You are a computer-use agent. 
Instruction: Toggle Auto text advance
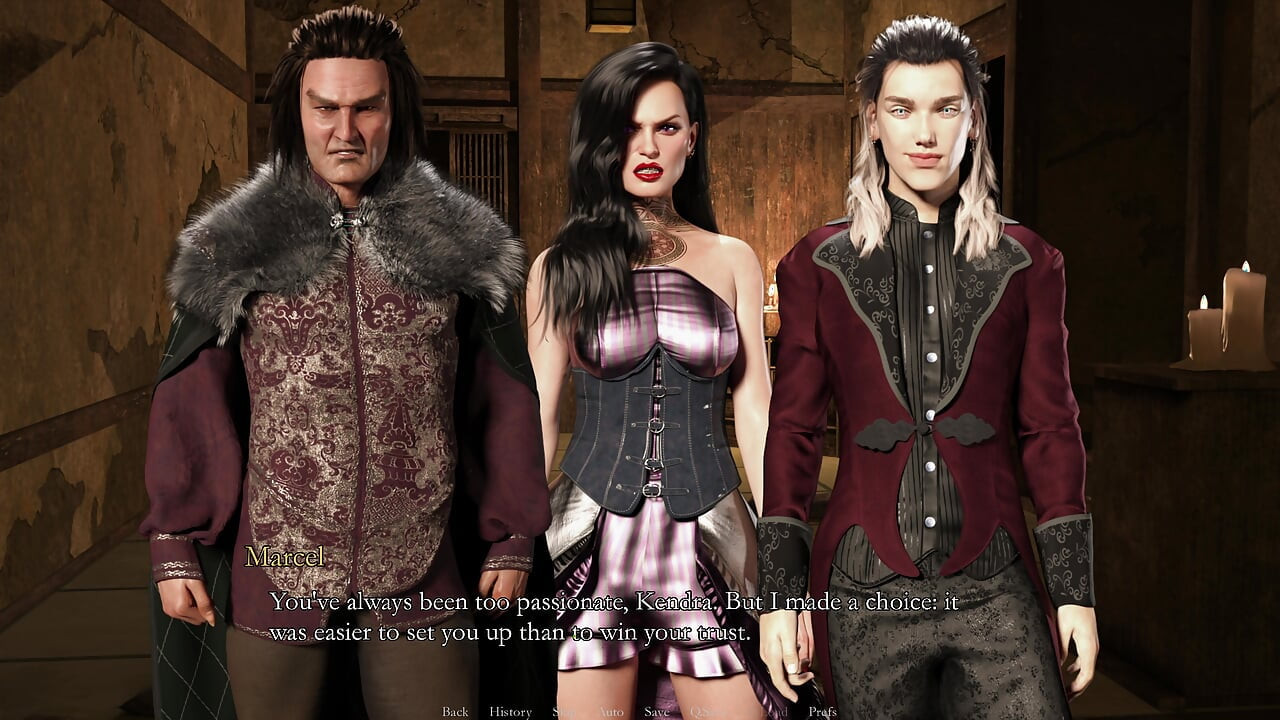612,711
